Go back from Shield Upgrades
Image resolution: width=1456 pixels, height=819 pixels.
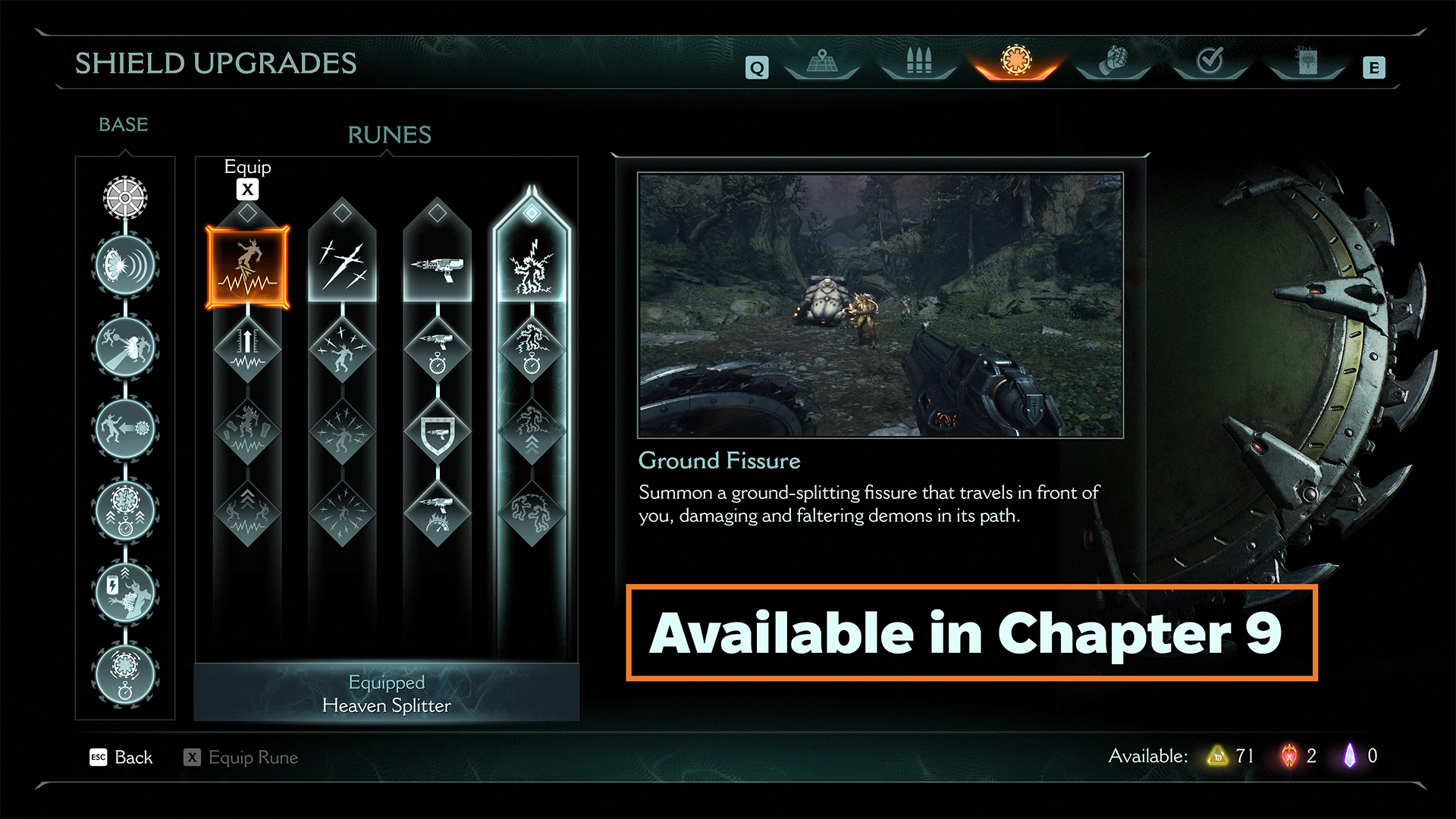[121, 757]
